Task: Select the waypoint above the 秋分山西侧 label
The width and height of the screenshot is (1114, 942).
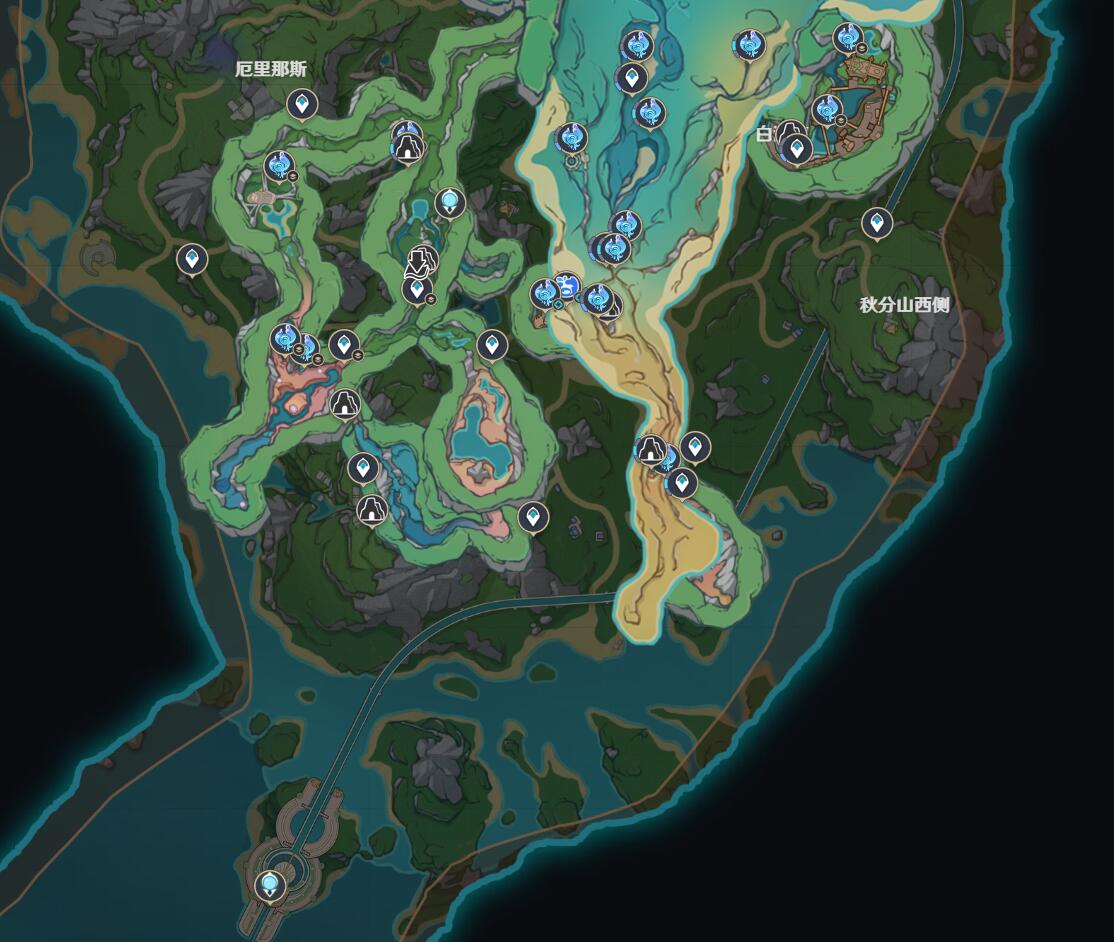Action: [x=877, y=223]
